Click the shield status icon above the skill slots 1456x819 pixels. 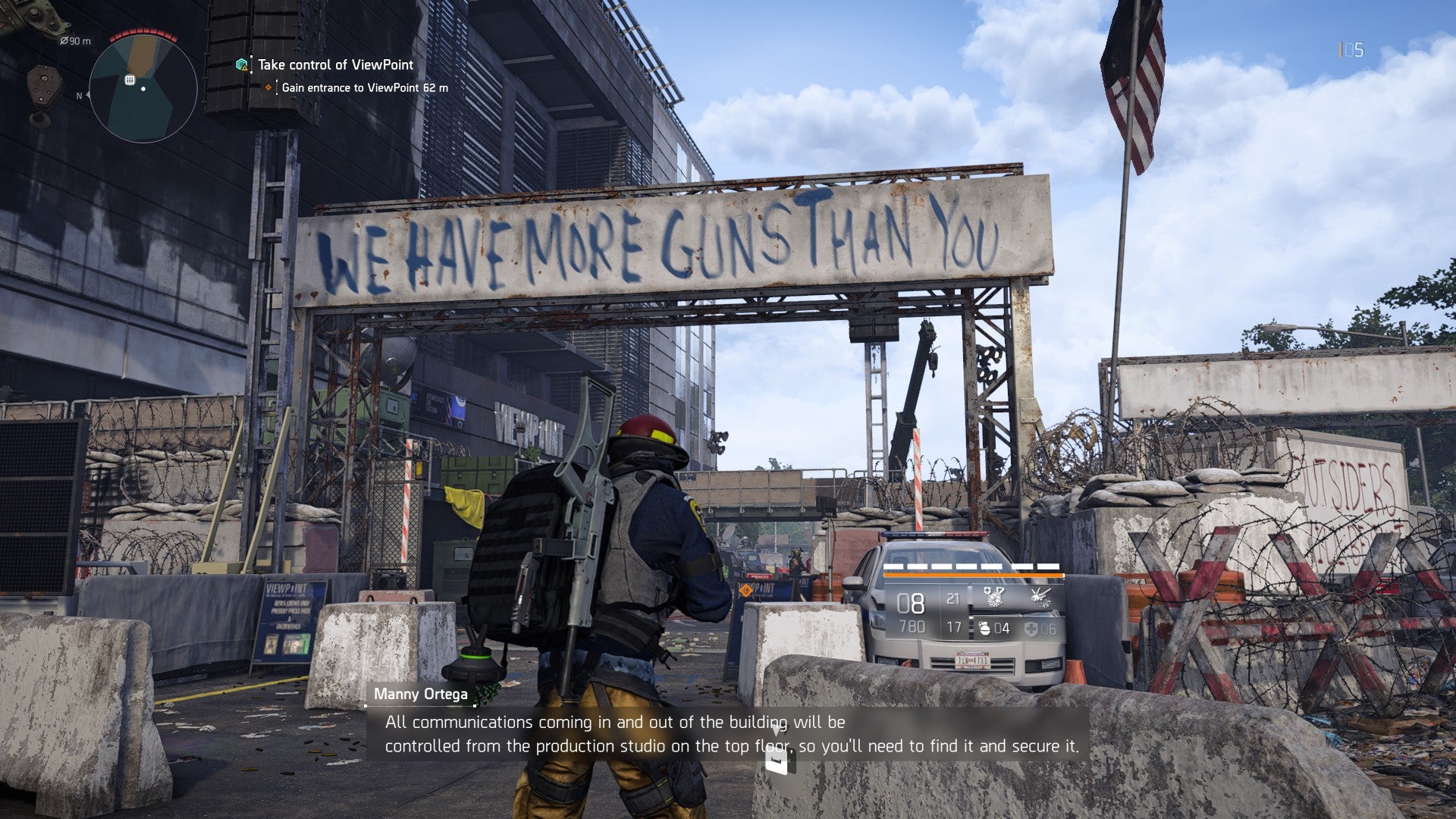point(987,589)
